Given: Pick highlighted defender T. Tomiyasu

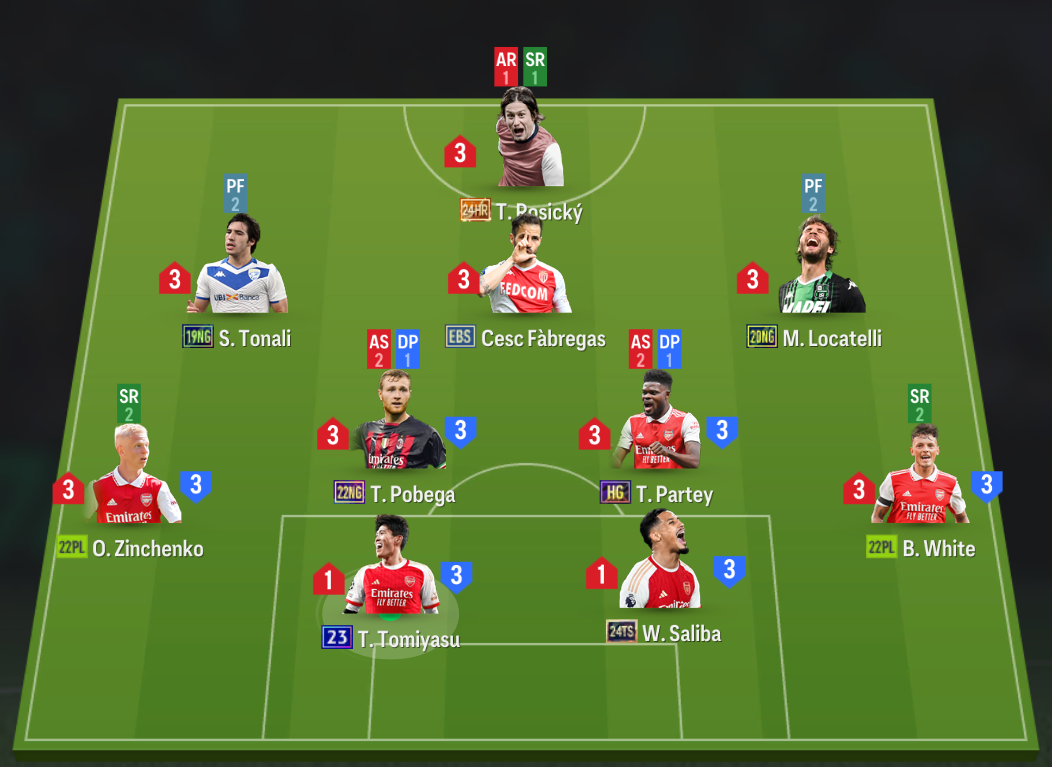Looking at the screenshot, I should pos(392,570).
